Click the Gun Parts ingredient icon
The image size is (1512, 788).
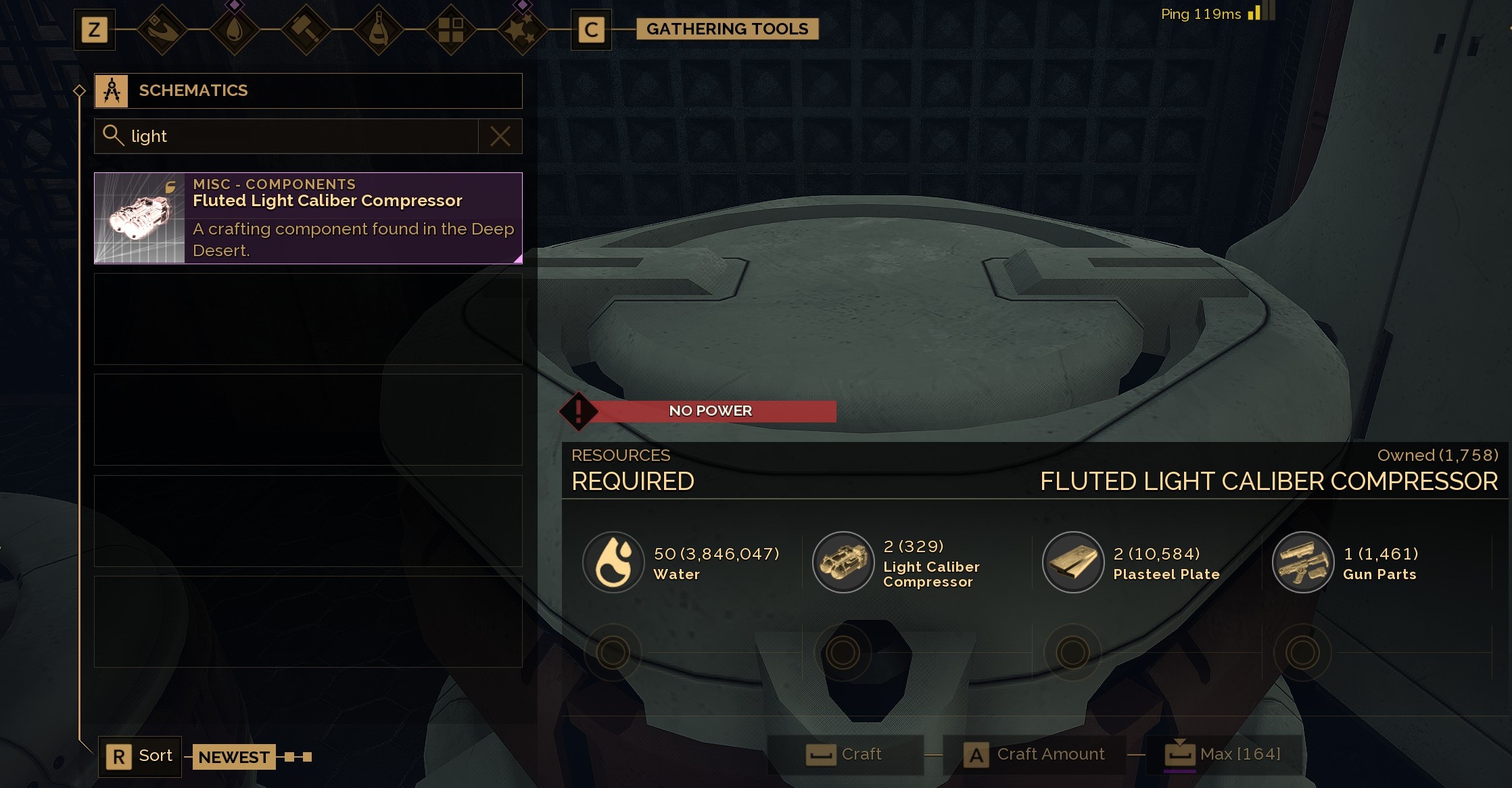(x=1303, y=562)
